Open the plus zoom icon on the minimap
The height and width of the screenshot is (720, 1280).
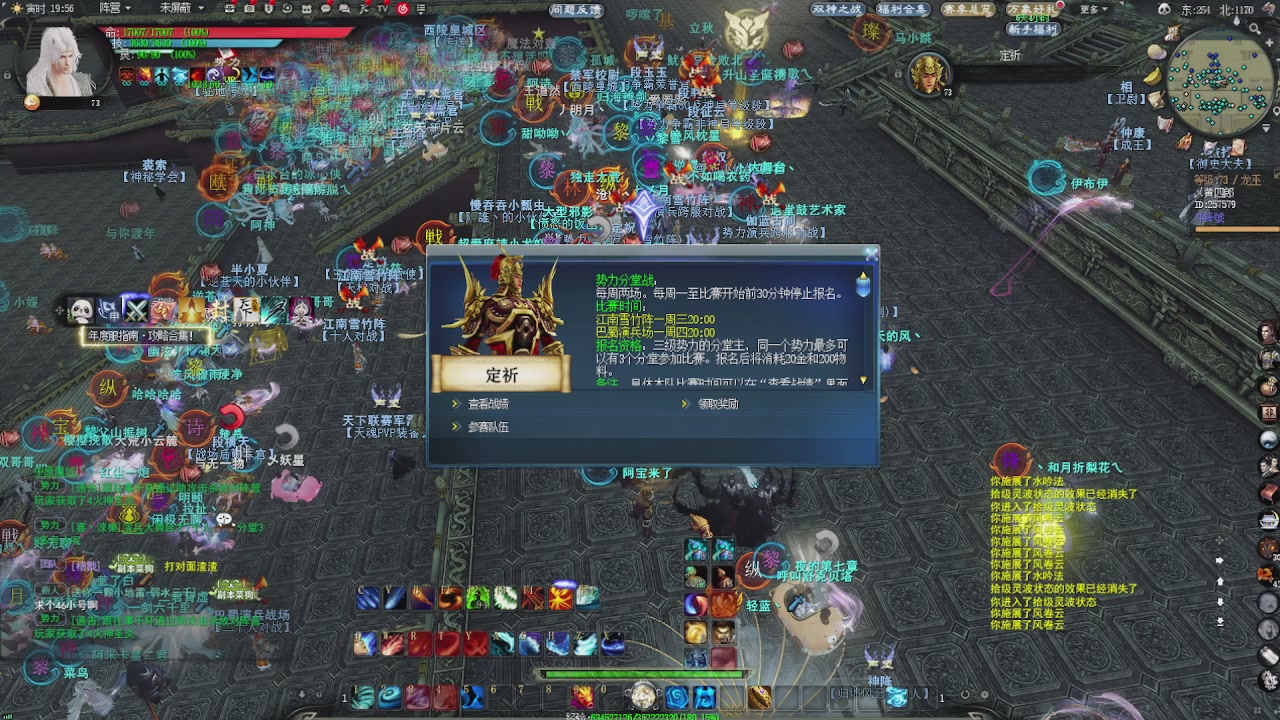1269,43
